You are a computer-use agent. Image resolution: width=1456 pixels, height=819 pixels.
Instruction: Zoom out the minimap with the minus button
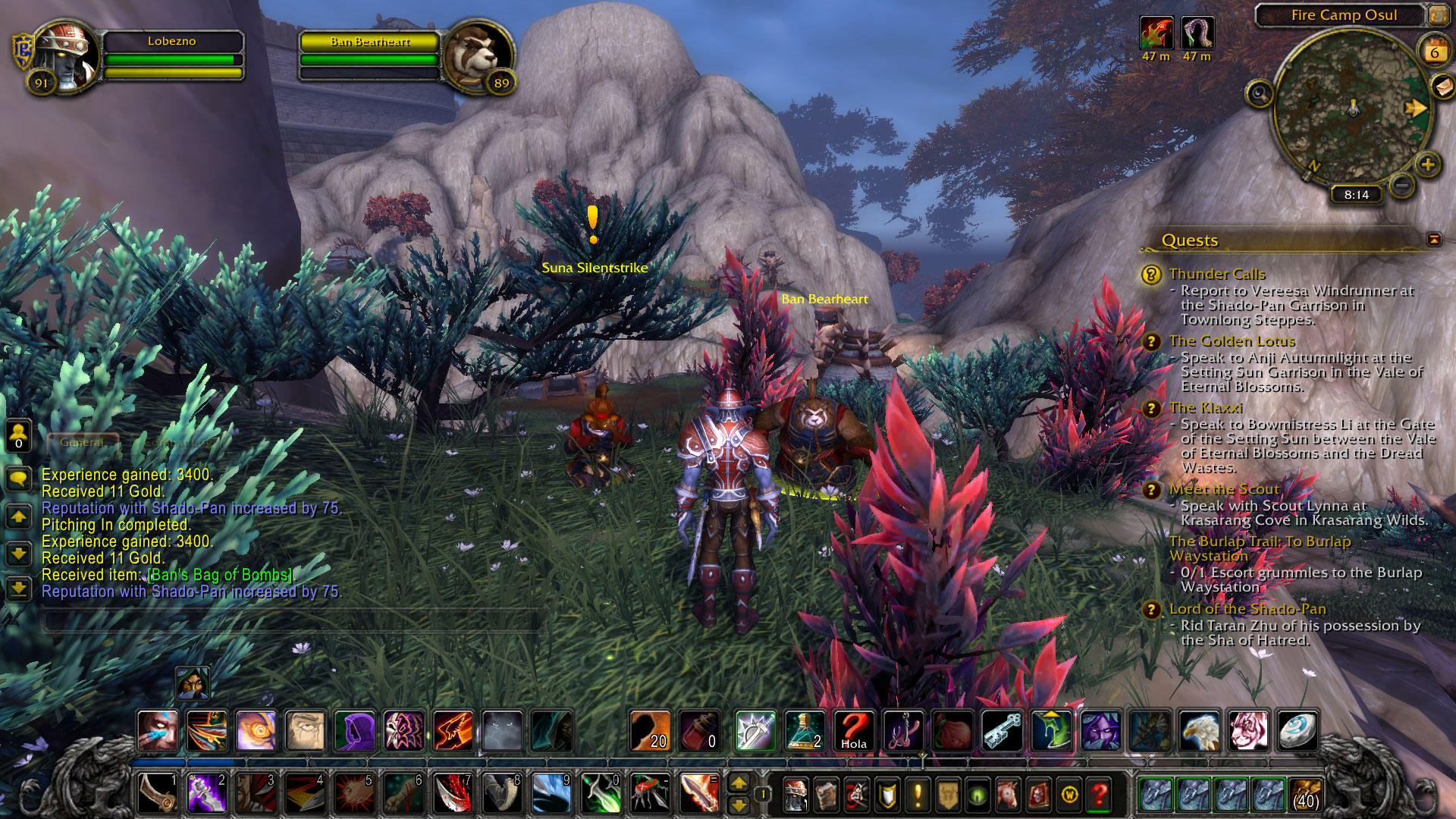(x=1402, y=184)
